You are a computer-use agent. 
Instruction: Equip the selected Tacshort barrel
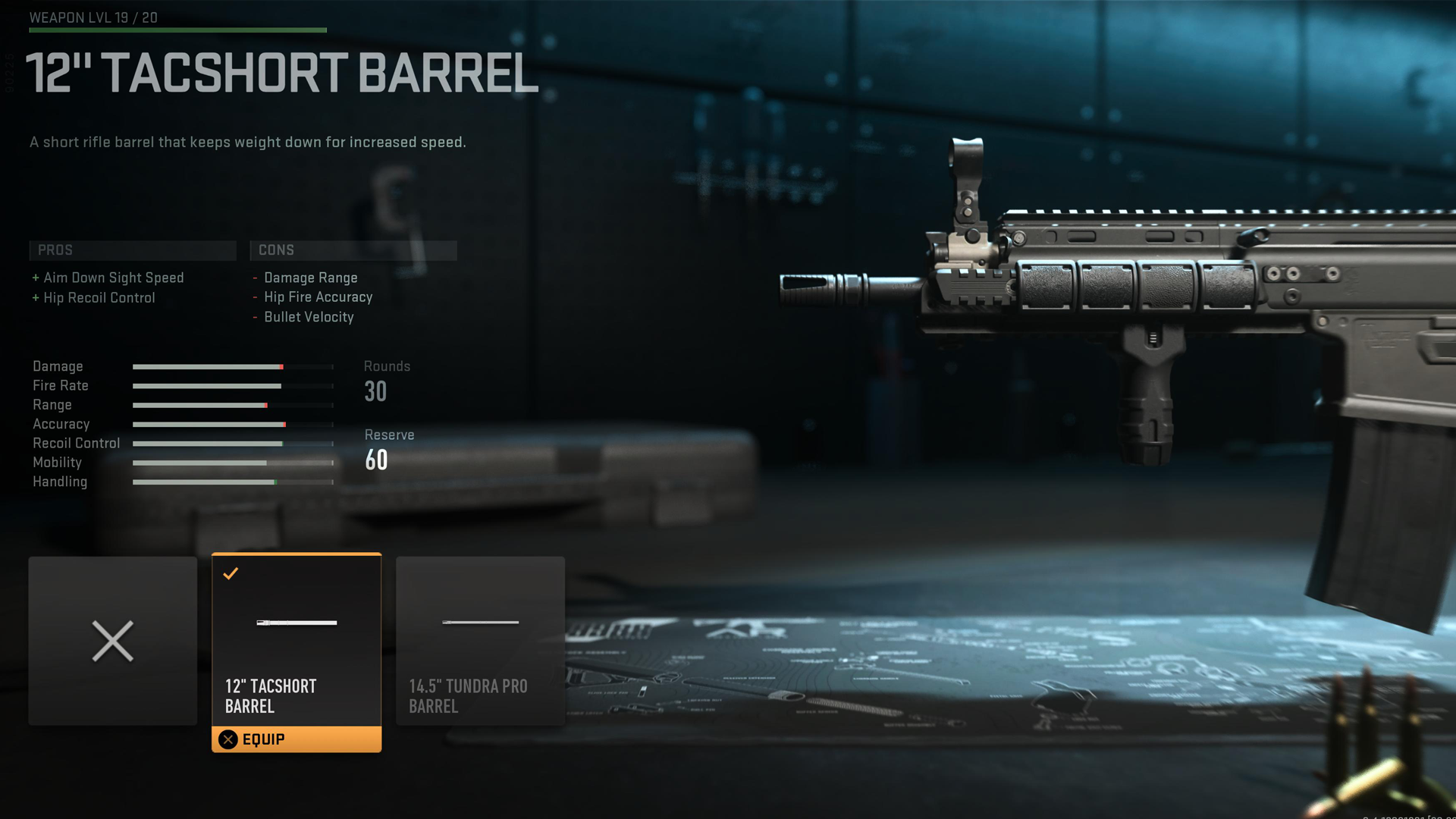(x=296, y=739)
